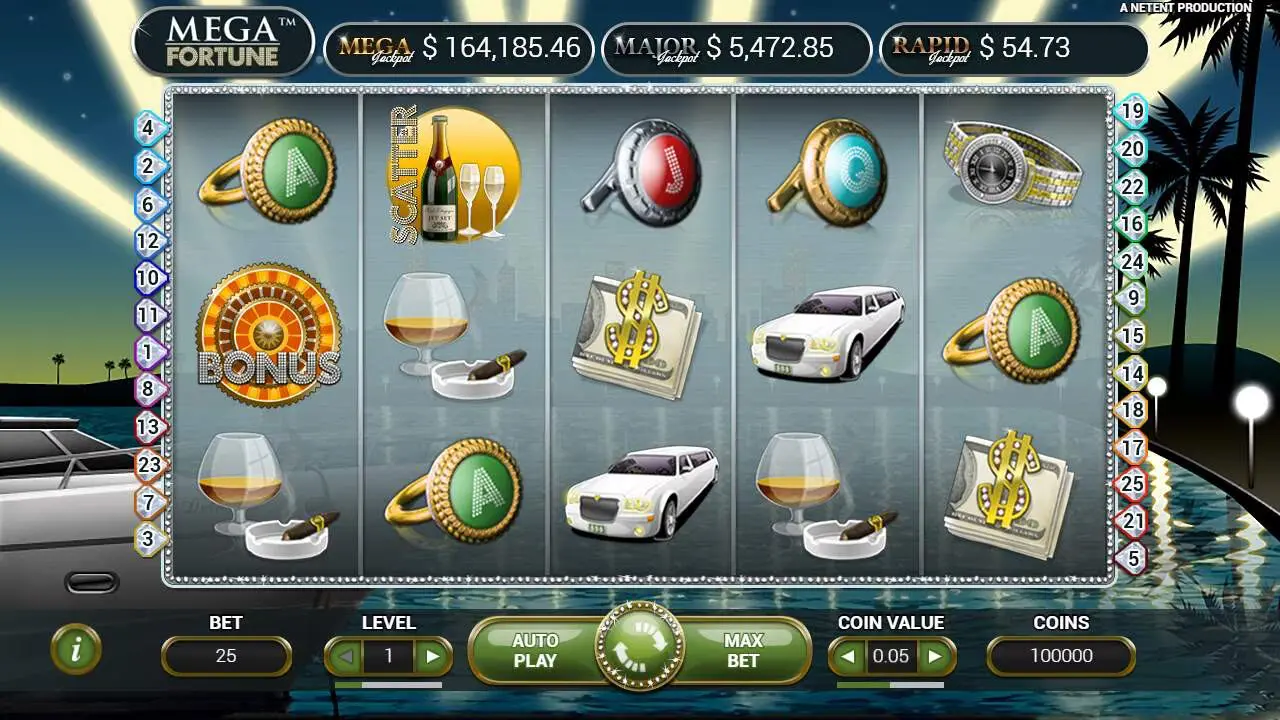Spin the reels with the center button
1280x720 pixels.
click(x=640, y=647)
